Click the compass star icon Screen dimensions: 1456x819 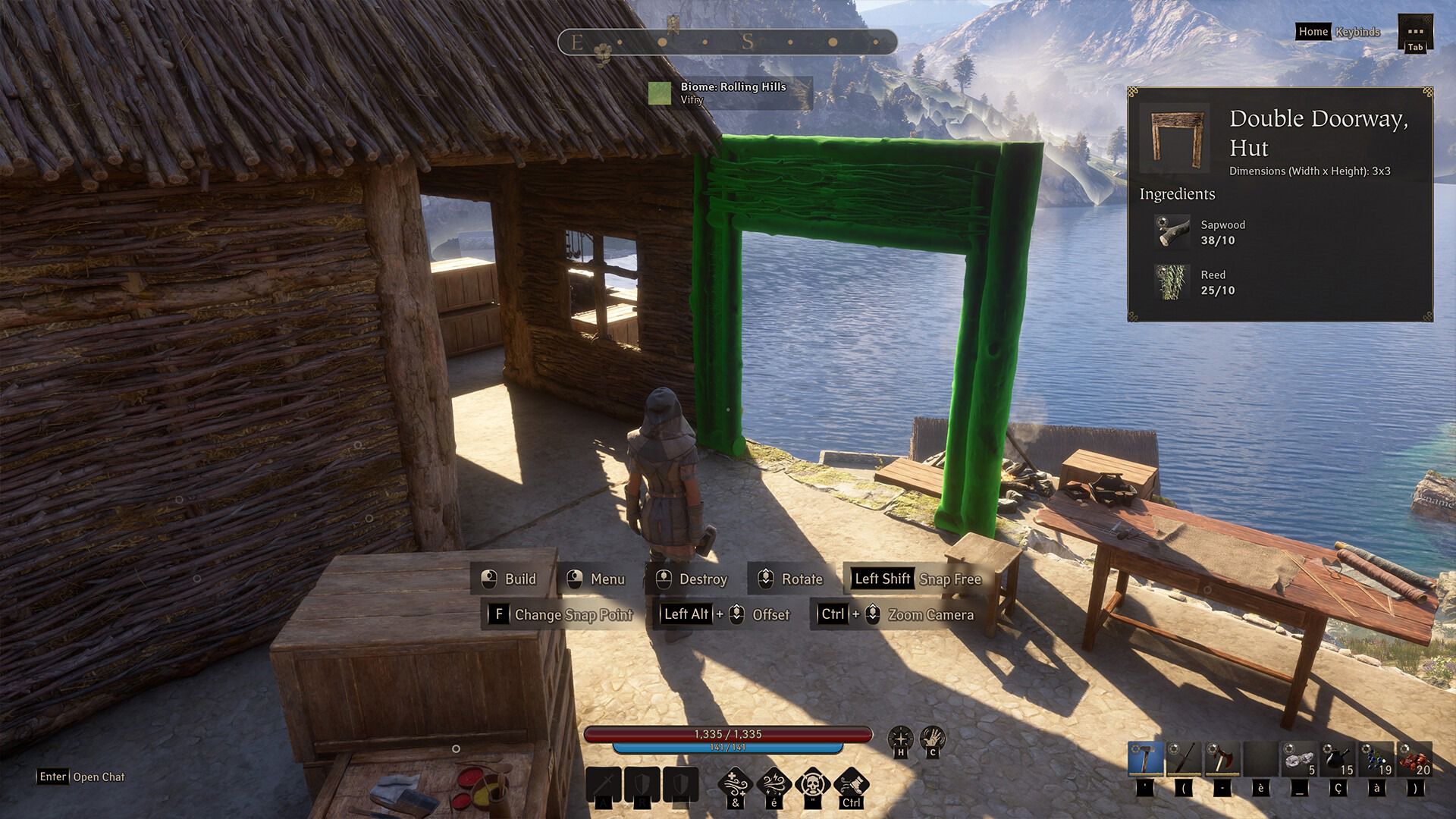click(900, 738)
